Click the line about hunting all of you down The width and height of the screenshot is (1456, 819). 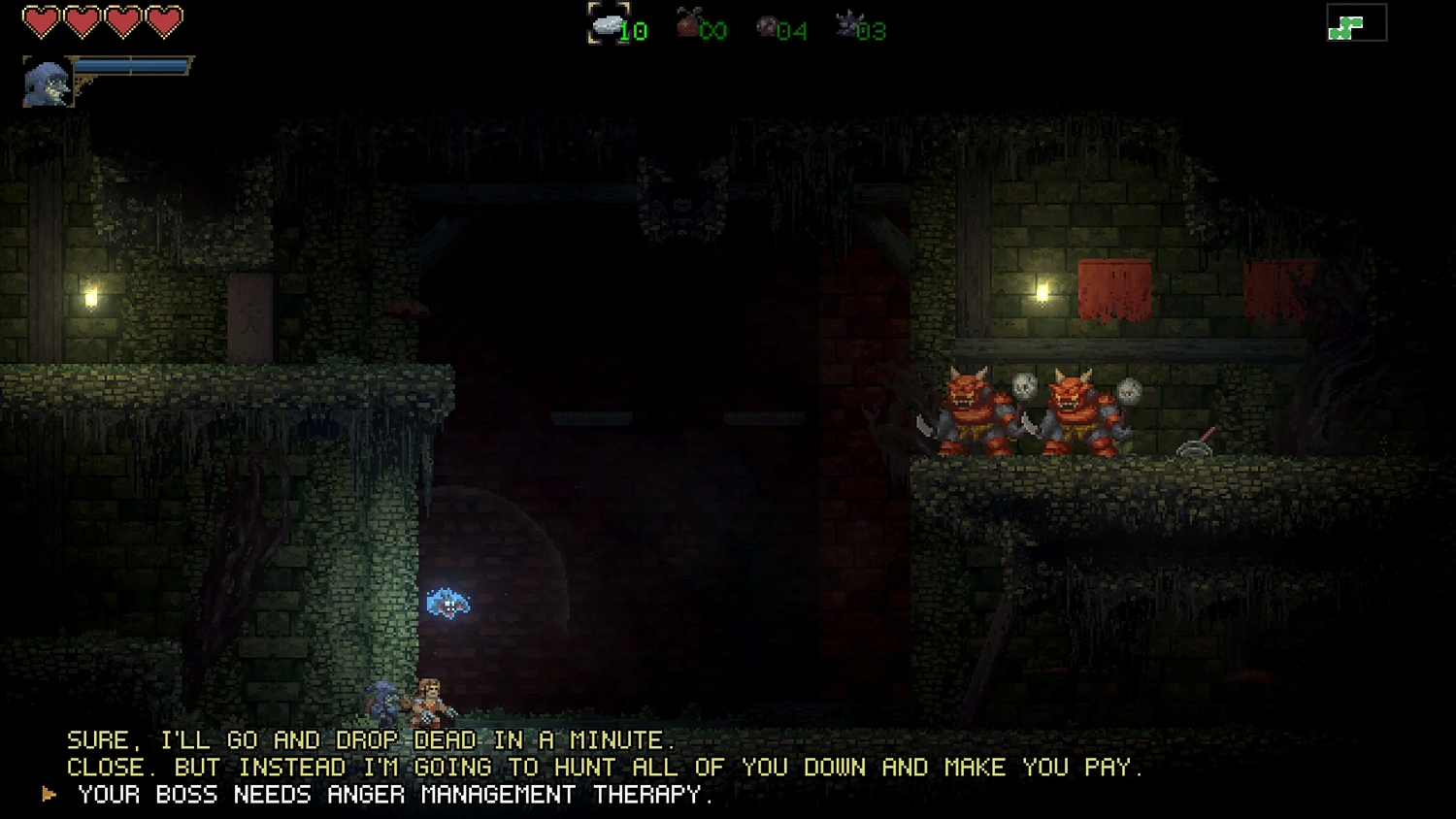point(605,767)
